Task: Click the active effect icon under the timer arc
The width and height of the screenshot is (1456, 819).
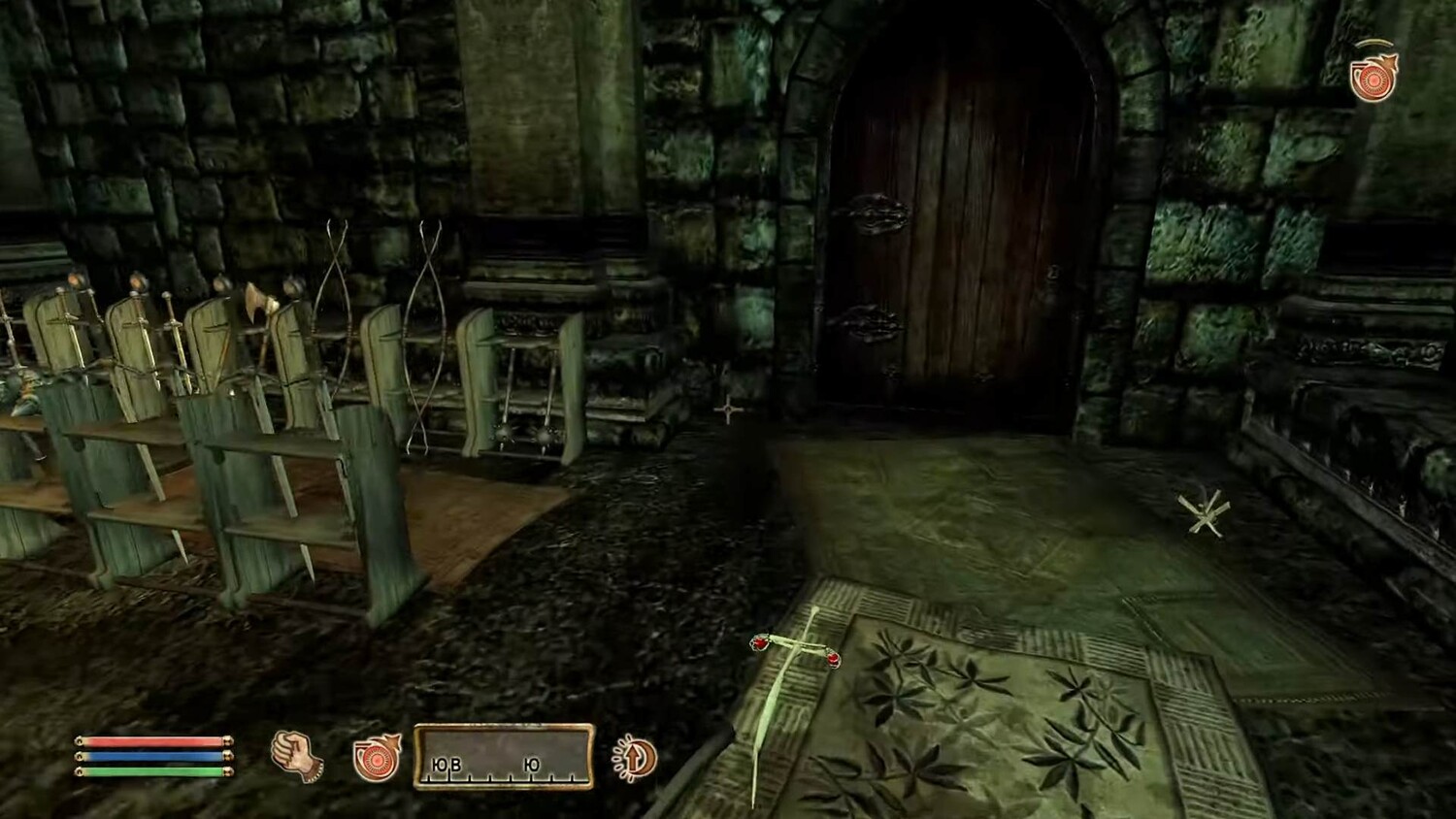Action: (x=1373, y=77)
